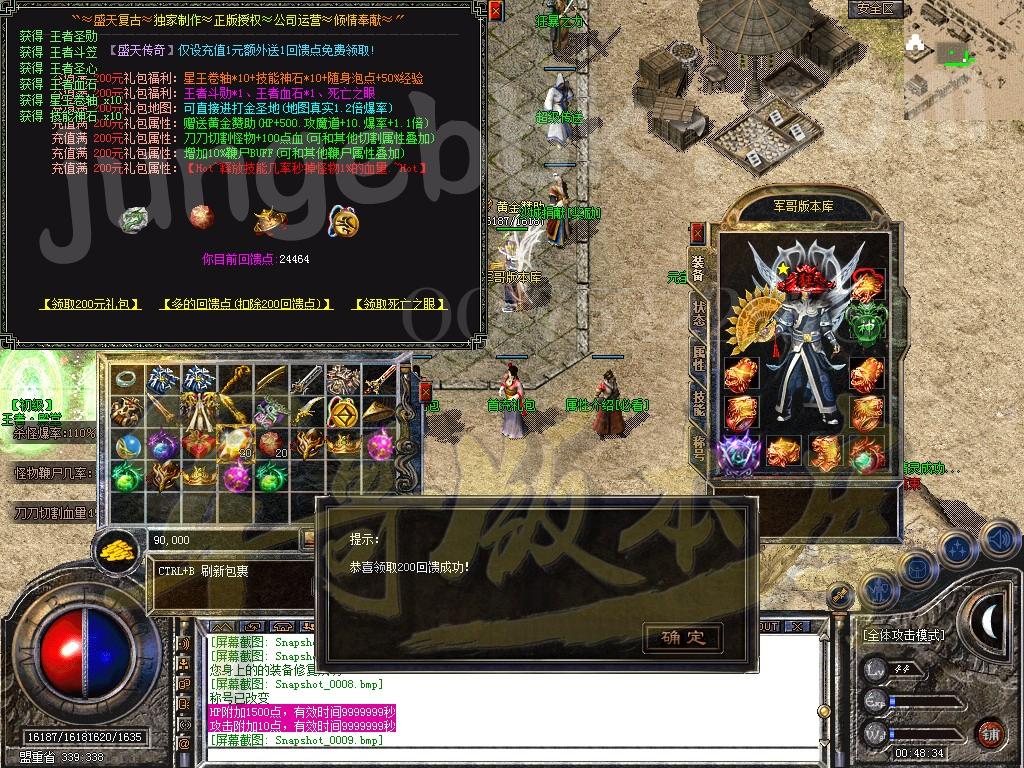Open the 属性 attributes tab
The image size is (1024, 768).
(699, 357)
